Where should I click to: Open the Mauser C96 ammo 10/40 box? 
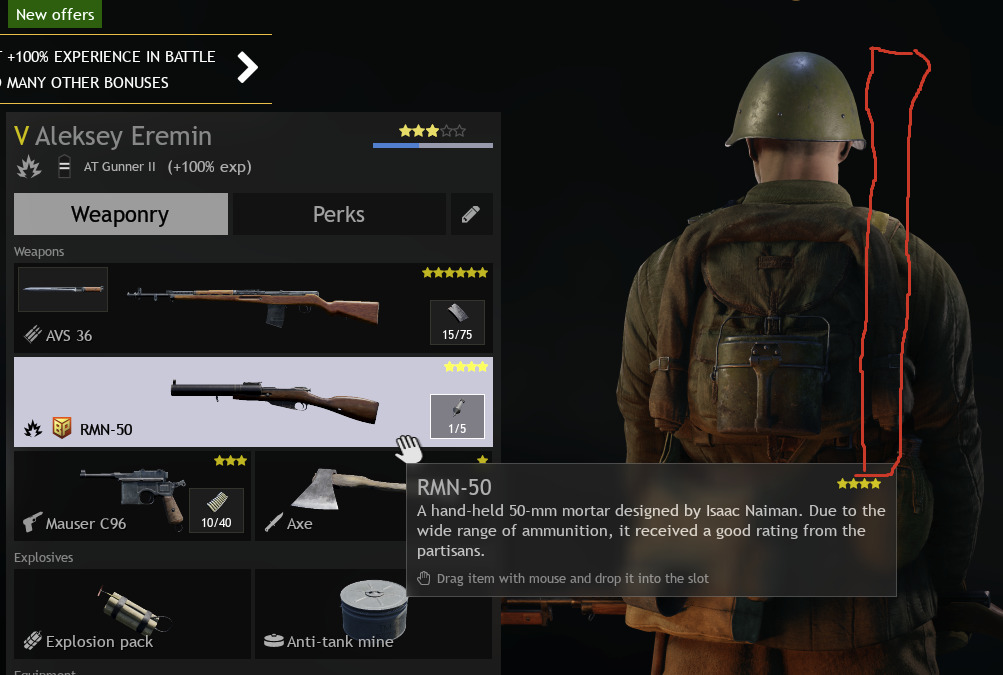click(x=216, y=510)
